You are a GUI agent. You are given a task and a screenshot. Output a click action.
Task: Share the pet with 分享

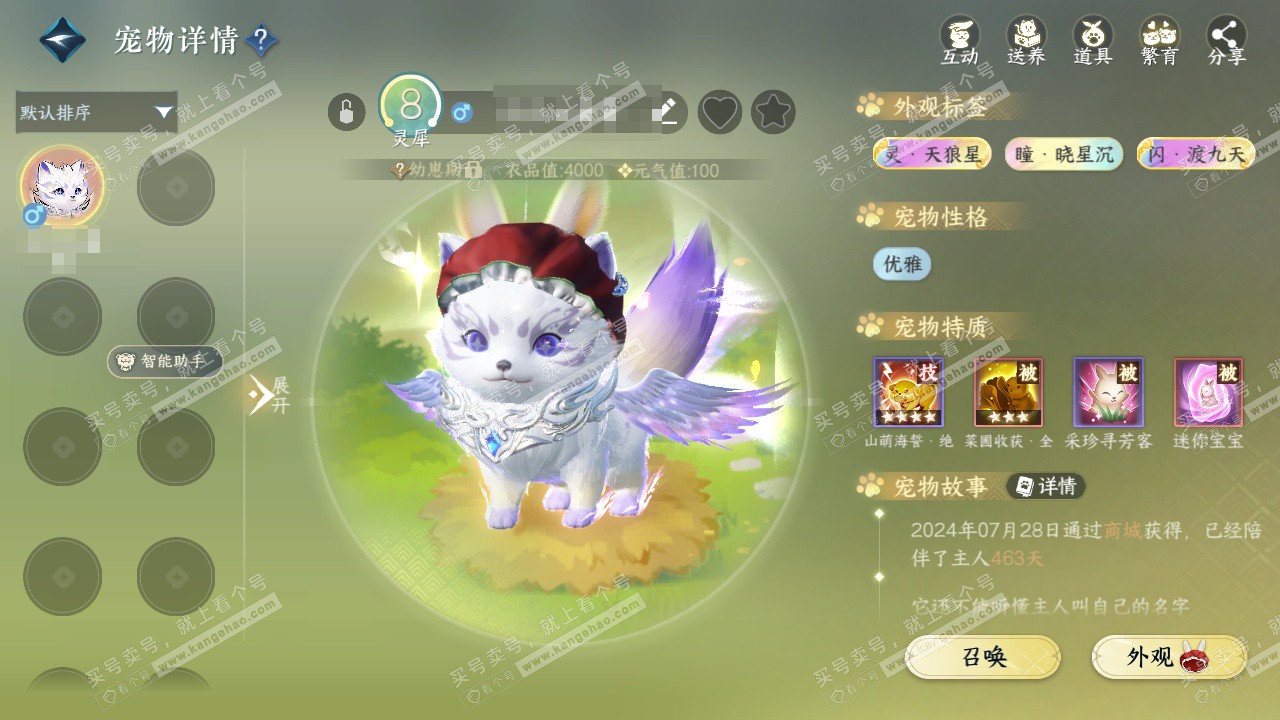(x=1226, y=40)
